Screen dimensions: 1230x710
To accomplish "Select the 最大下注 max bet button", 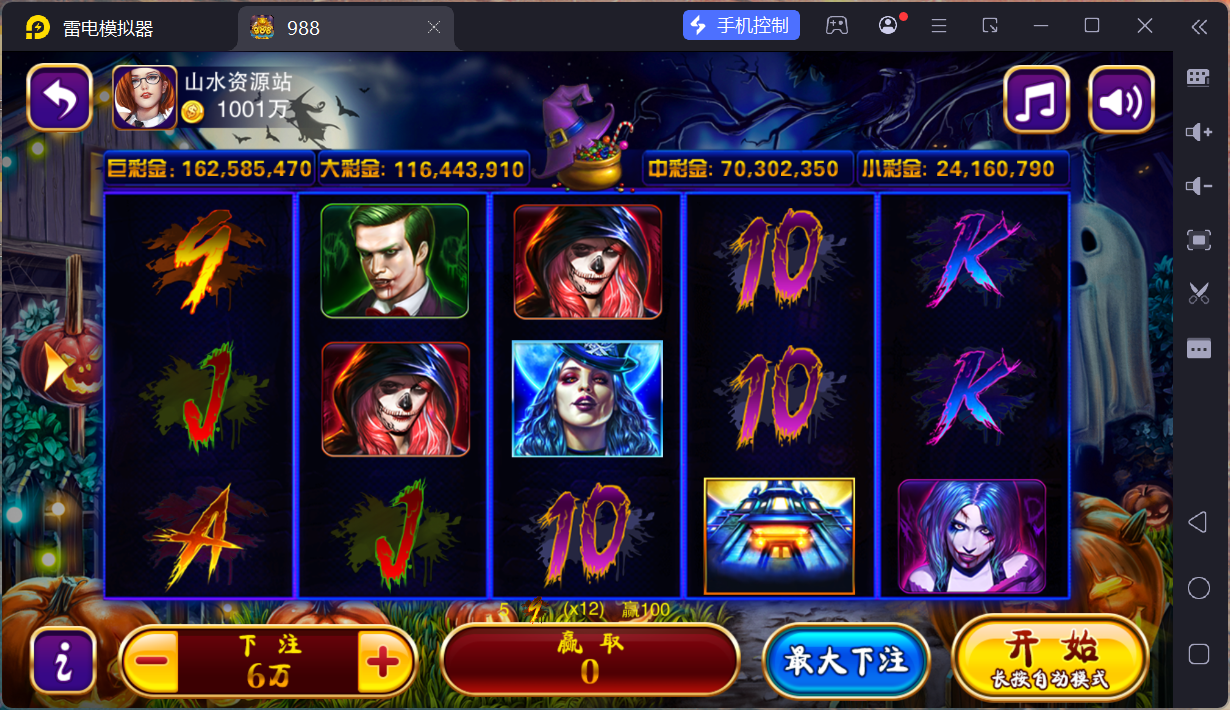I will click(x=846, y=661).
